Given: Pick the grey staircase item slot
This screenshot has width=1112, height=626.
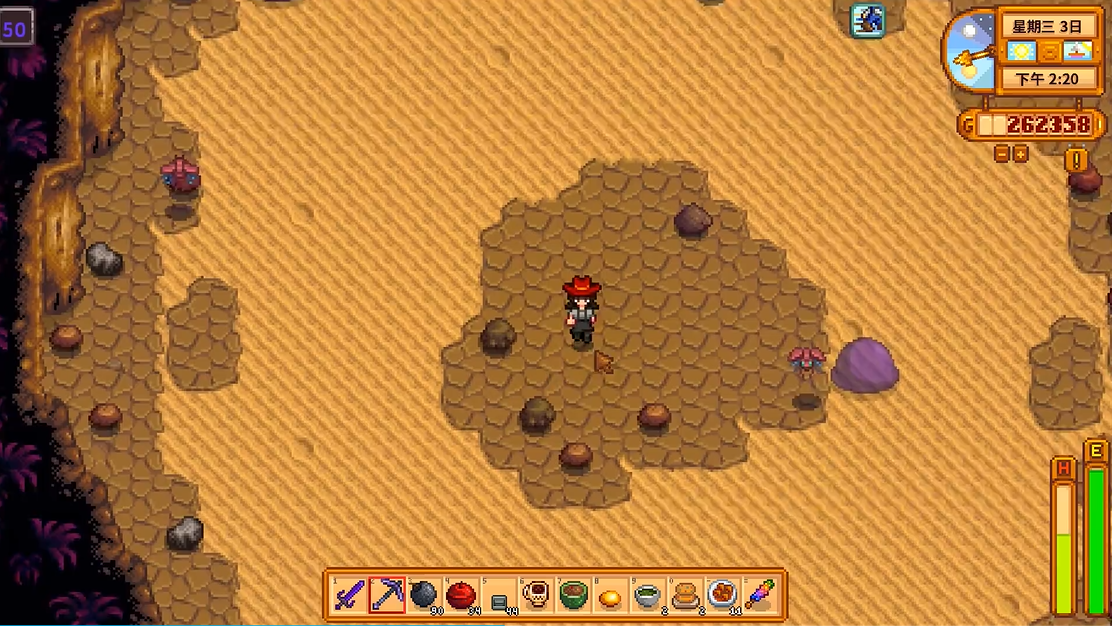Looking at the screenshot, I should (x=499, y=597).
